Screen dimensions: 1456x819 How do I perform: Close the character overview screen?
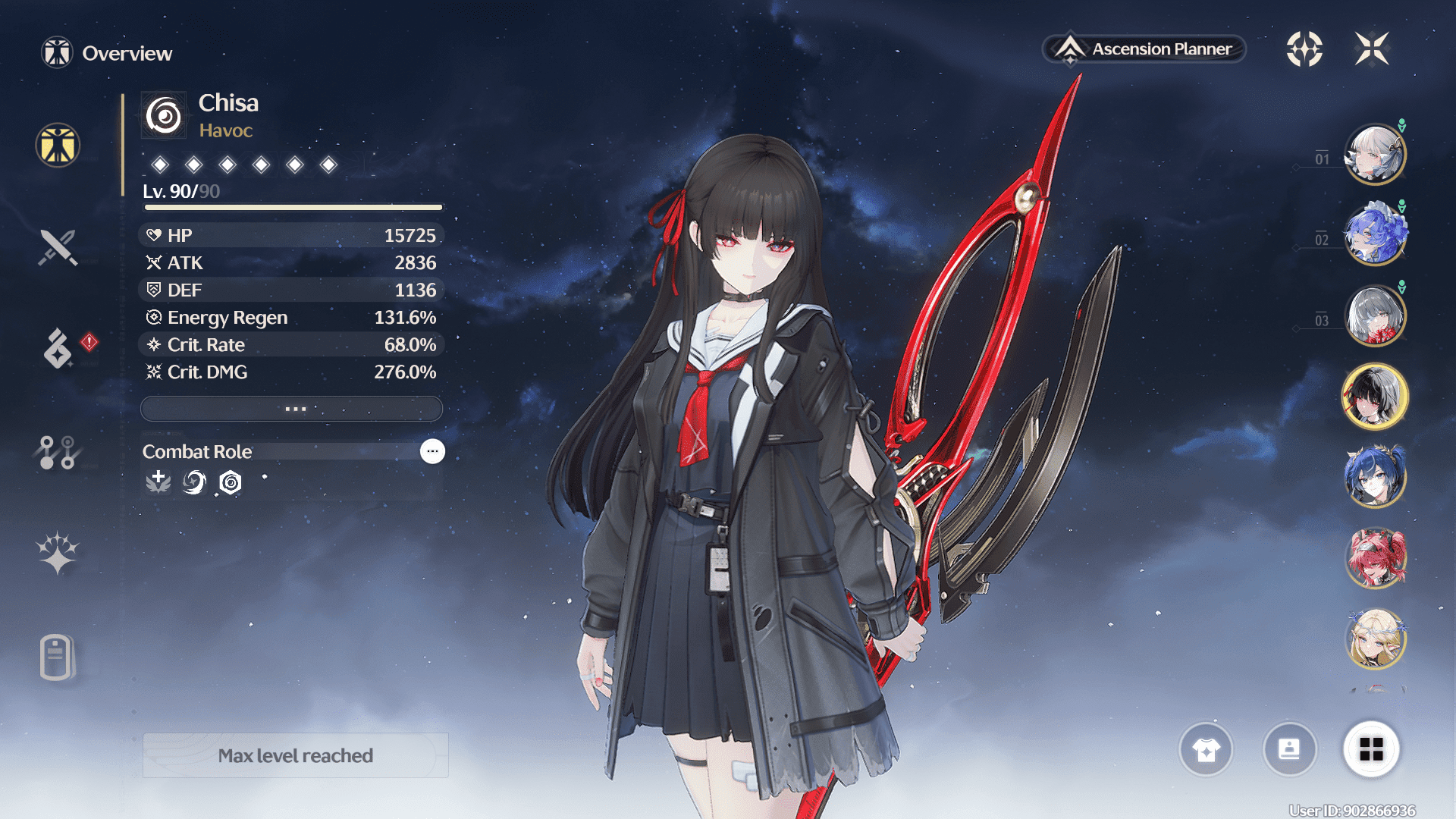coord(1372,49)
